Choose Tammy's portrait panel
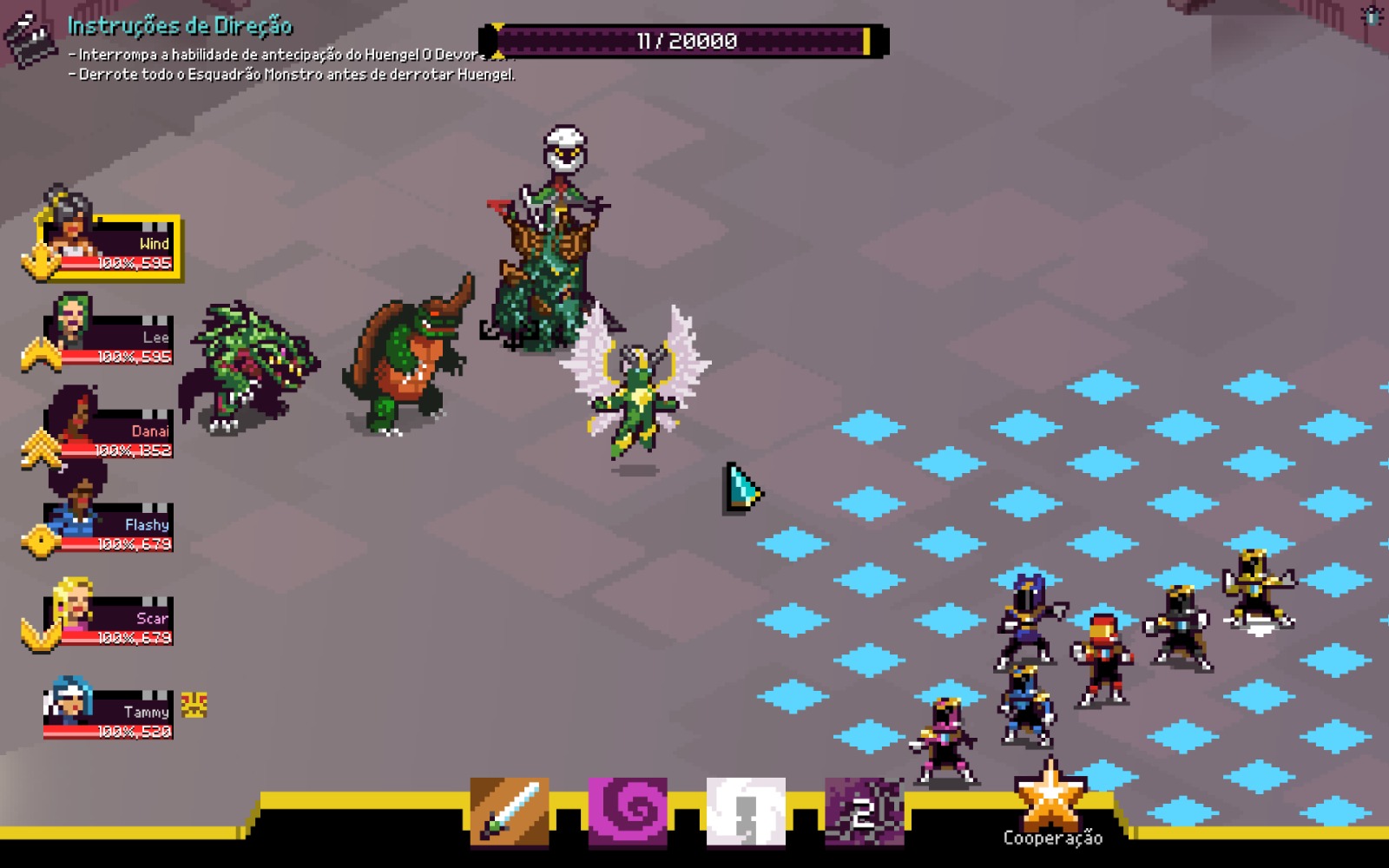This screenshot has width=1389, height=868. pyautogui.click(x=111, y=713)
